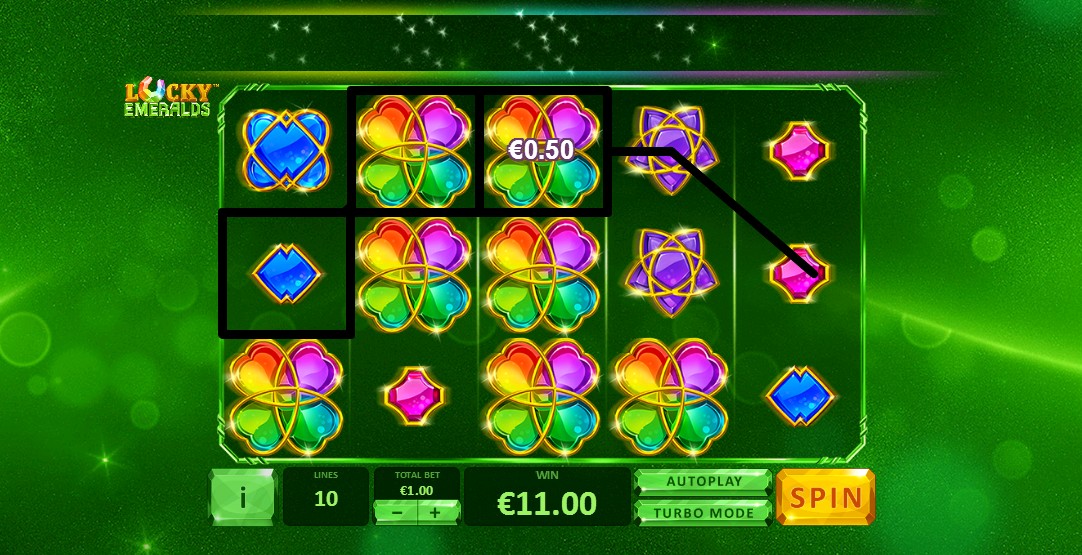The height and width of the screenshot is (555, 1082).
Task: Start Autoplay mode
Action: [x=704, y=481]
